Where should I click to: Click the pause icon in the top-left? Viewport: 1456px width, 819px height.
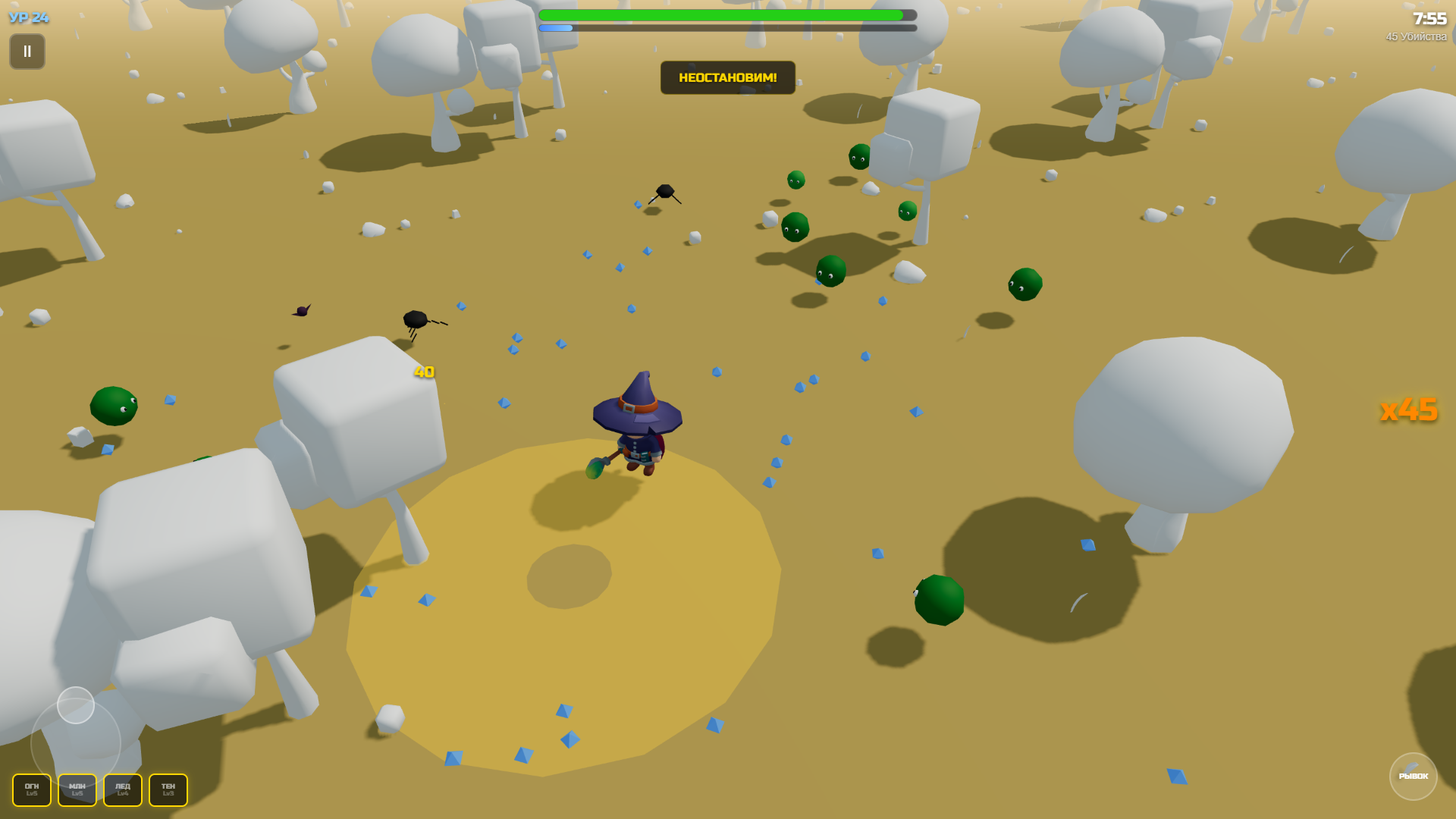[27, 51]
